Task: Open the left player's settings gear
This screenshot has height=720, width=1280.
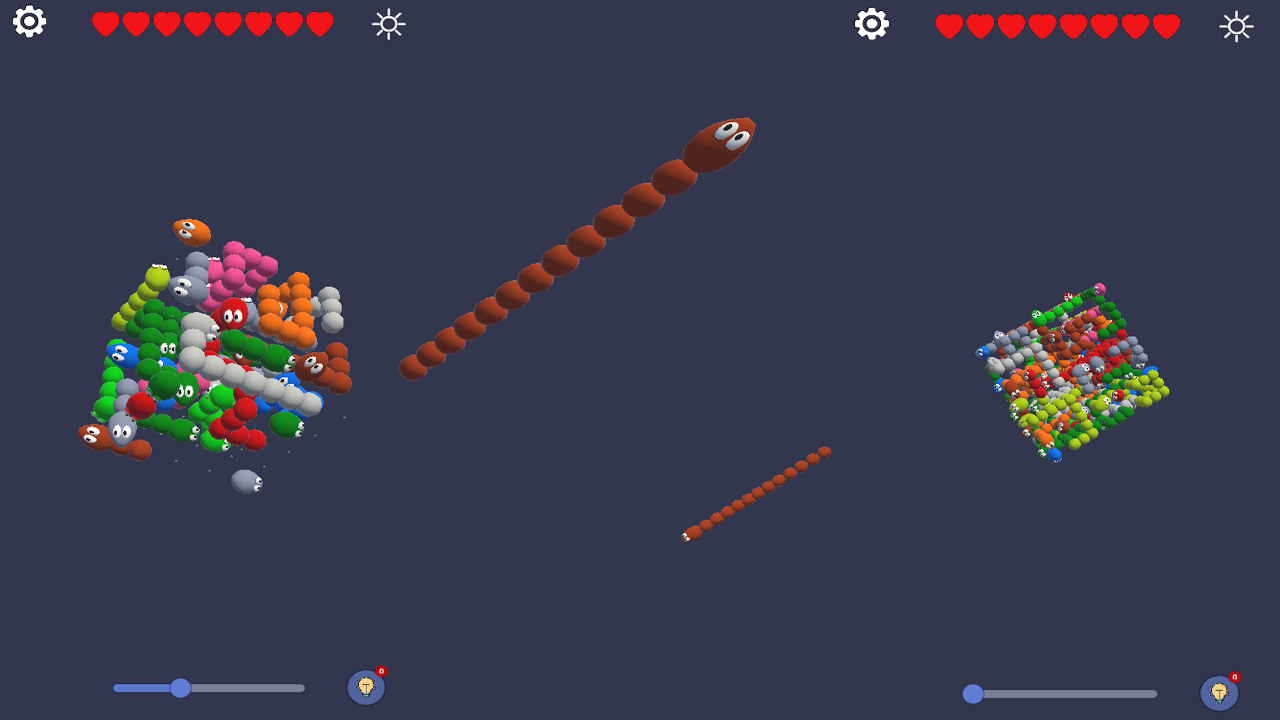Action: [28, 22]
